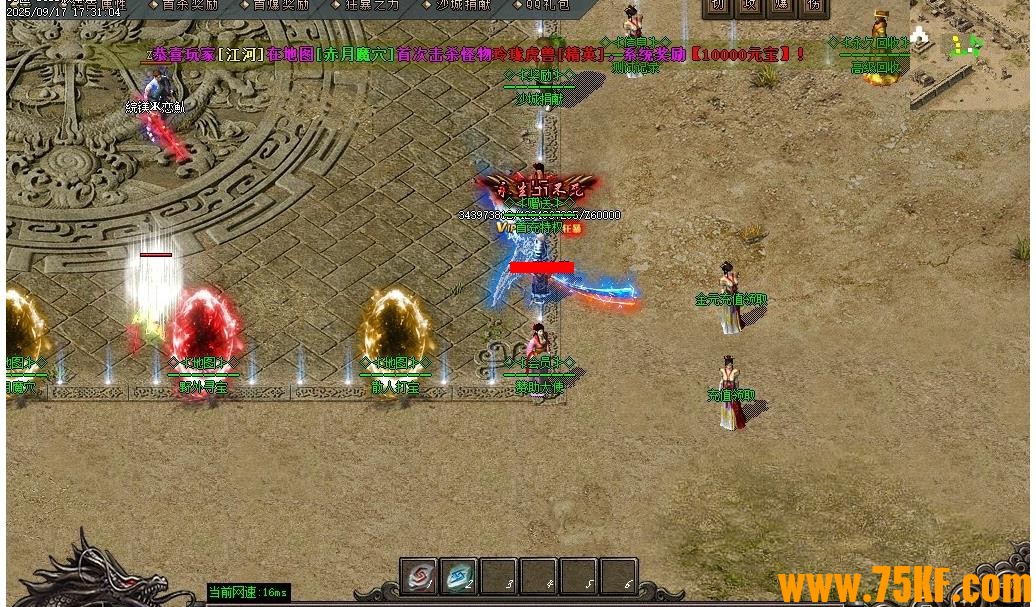
Task: Click the 攻 button
Action: pos(751,7)
